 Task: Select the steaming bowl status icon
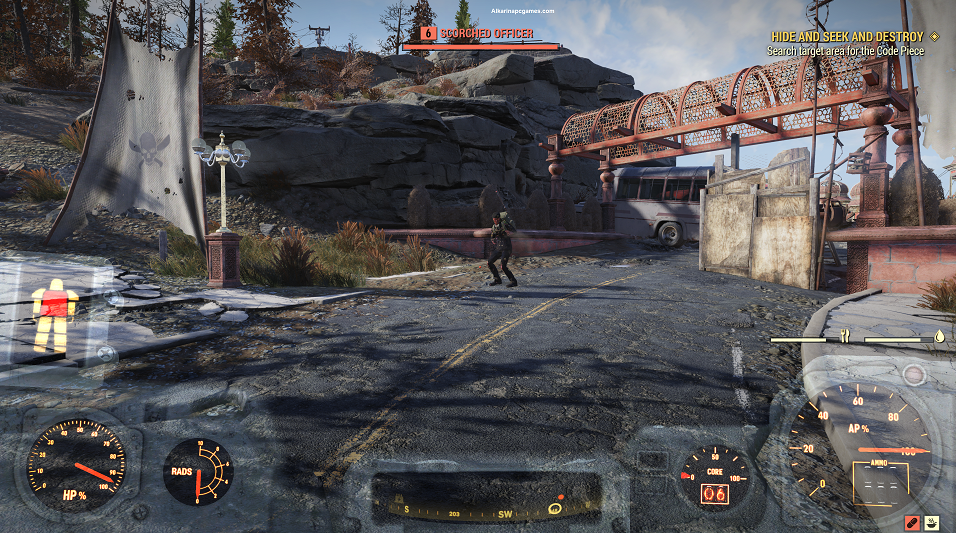tap(933, 522)
